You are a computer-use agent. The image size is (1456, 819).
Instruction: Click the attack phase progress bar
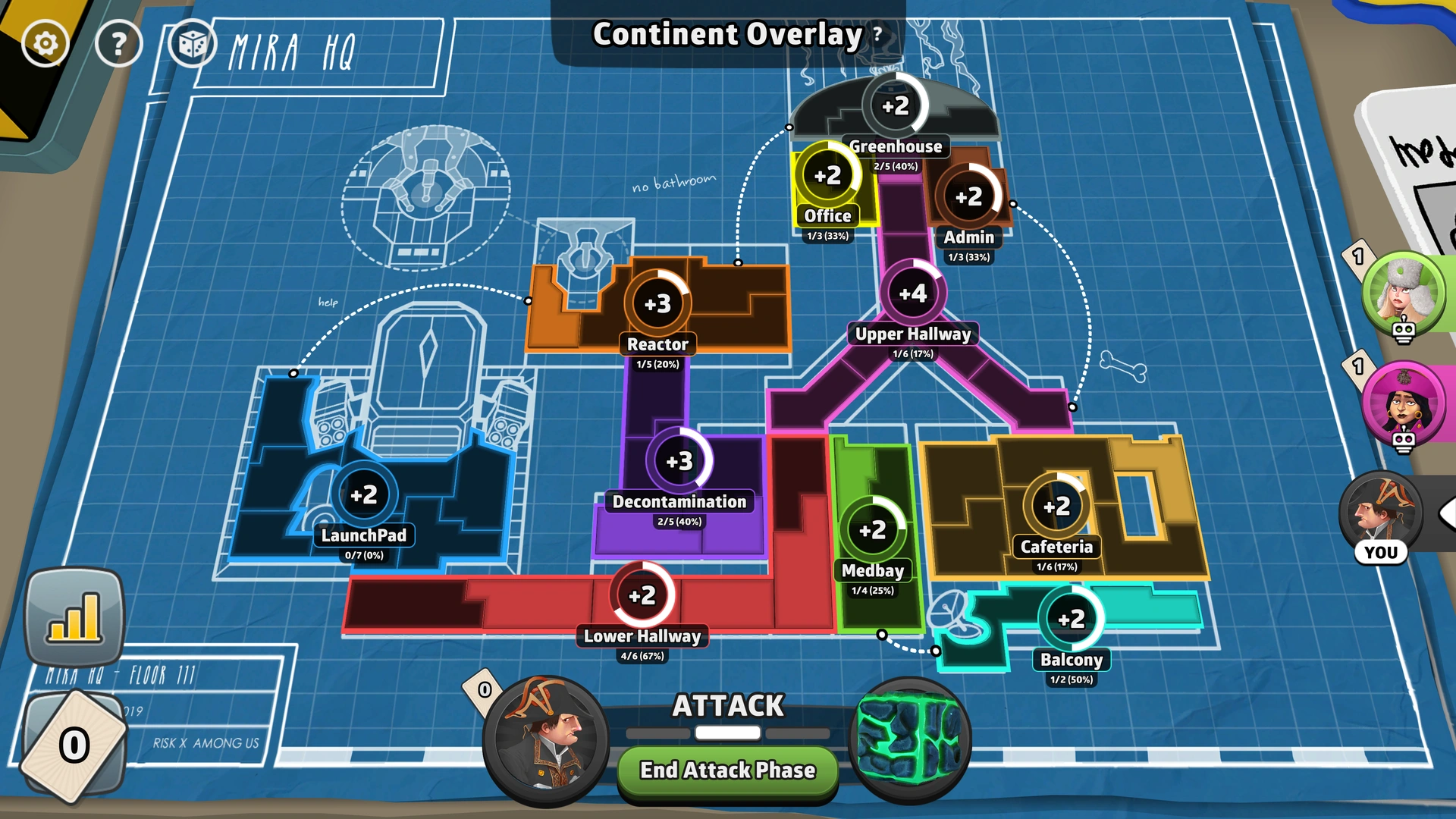pyautogui.click(x=726, y=733)
